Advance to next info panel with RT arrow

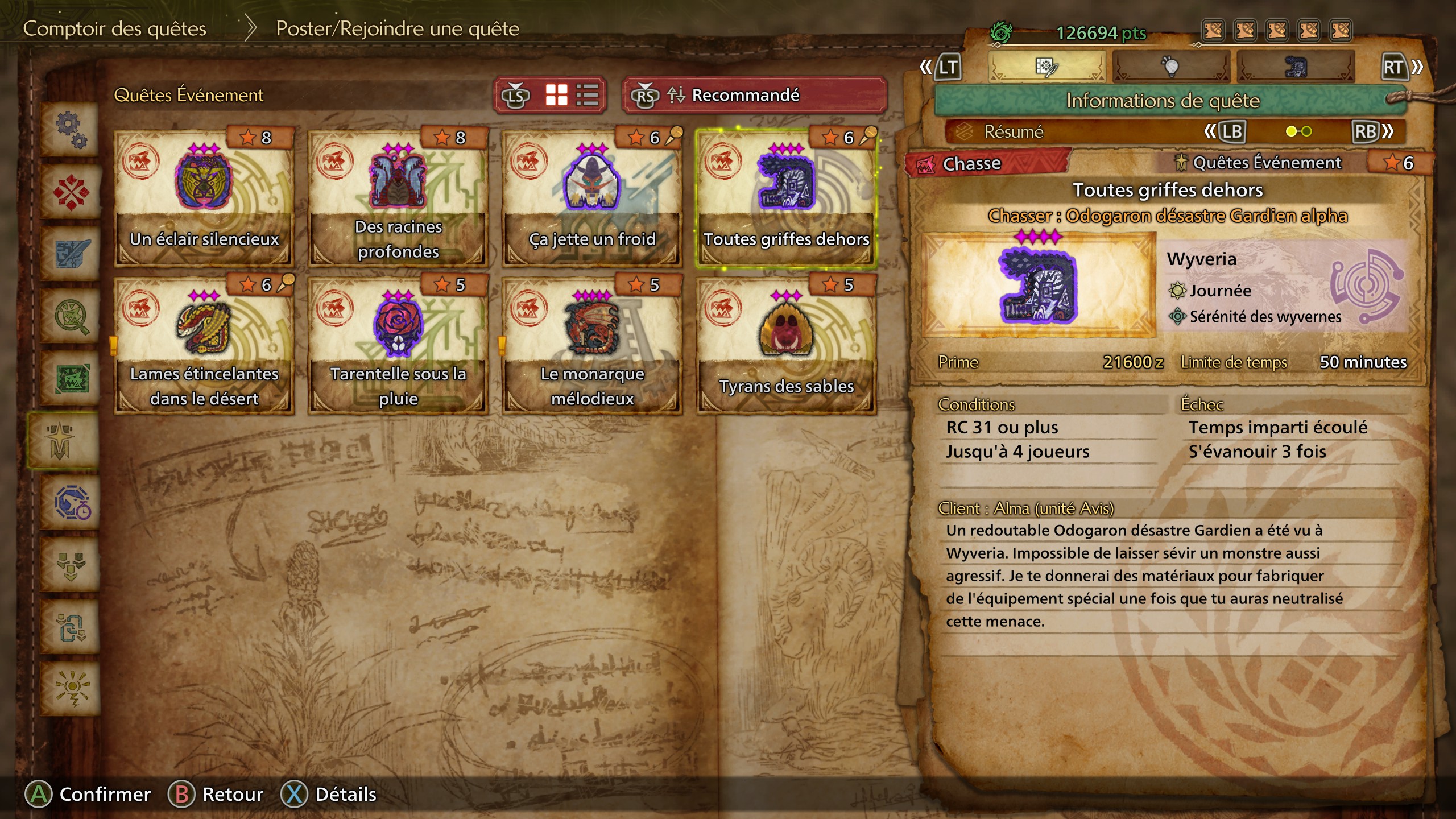pos(1405,65)
